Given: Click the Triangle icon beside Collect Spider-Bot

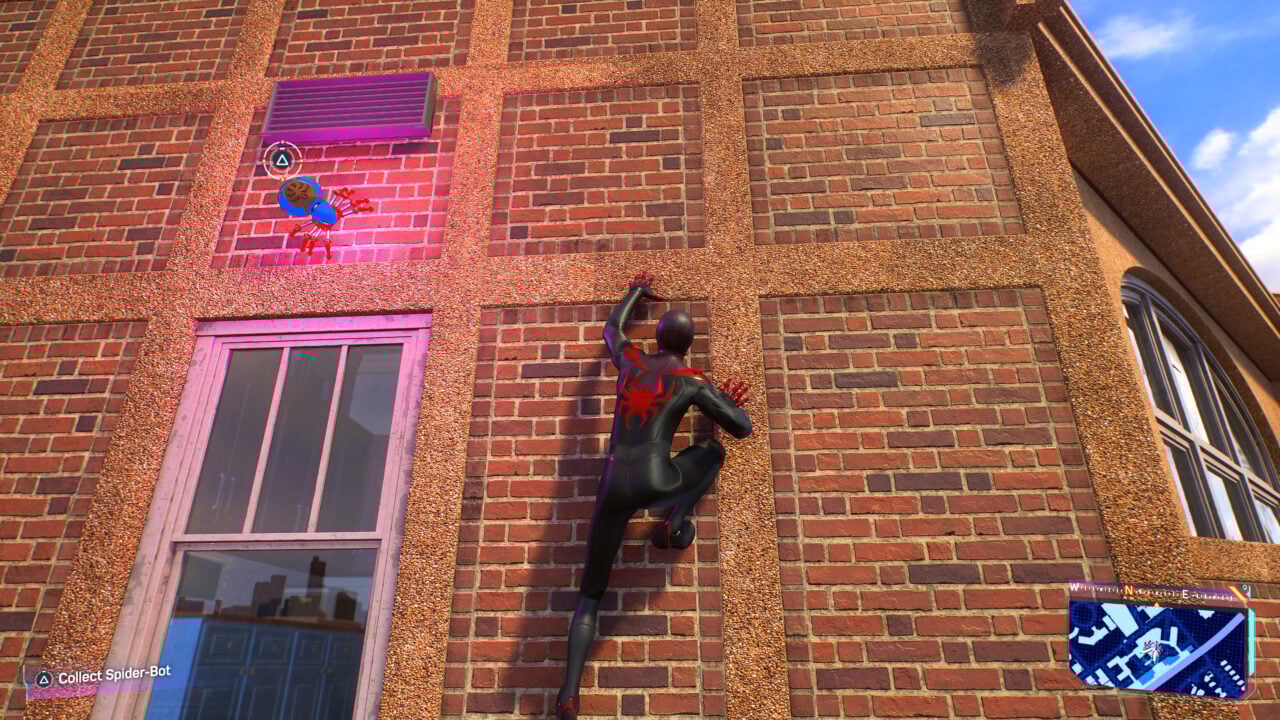Looking at the screenshot, I should (x=42, y=678).
